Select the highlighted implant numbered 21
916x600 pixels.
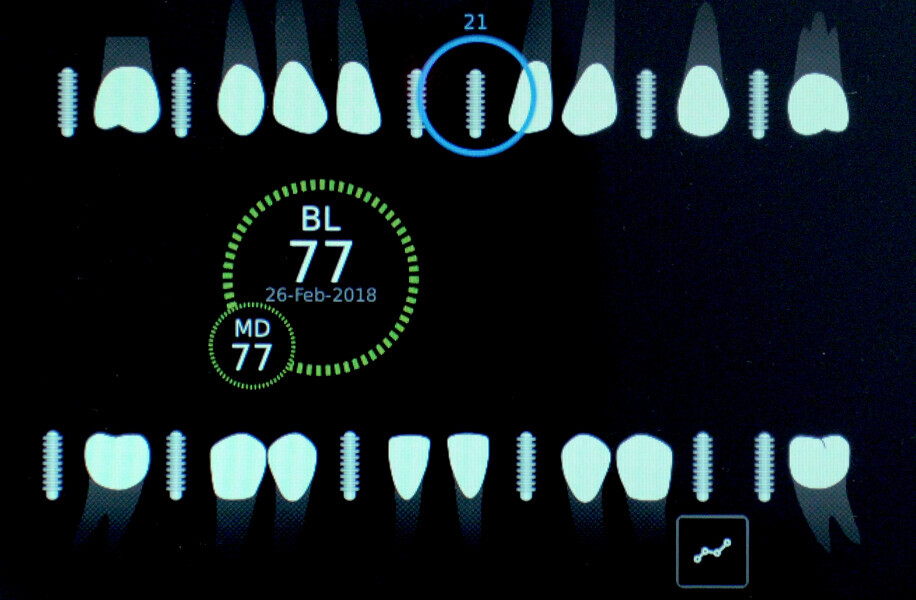(476, 101)
